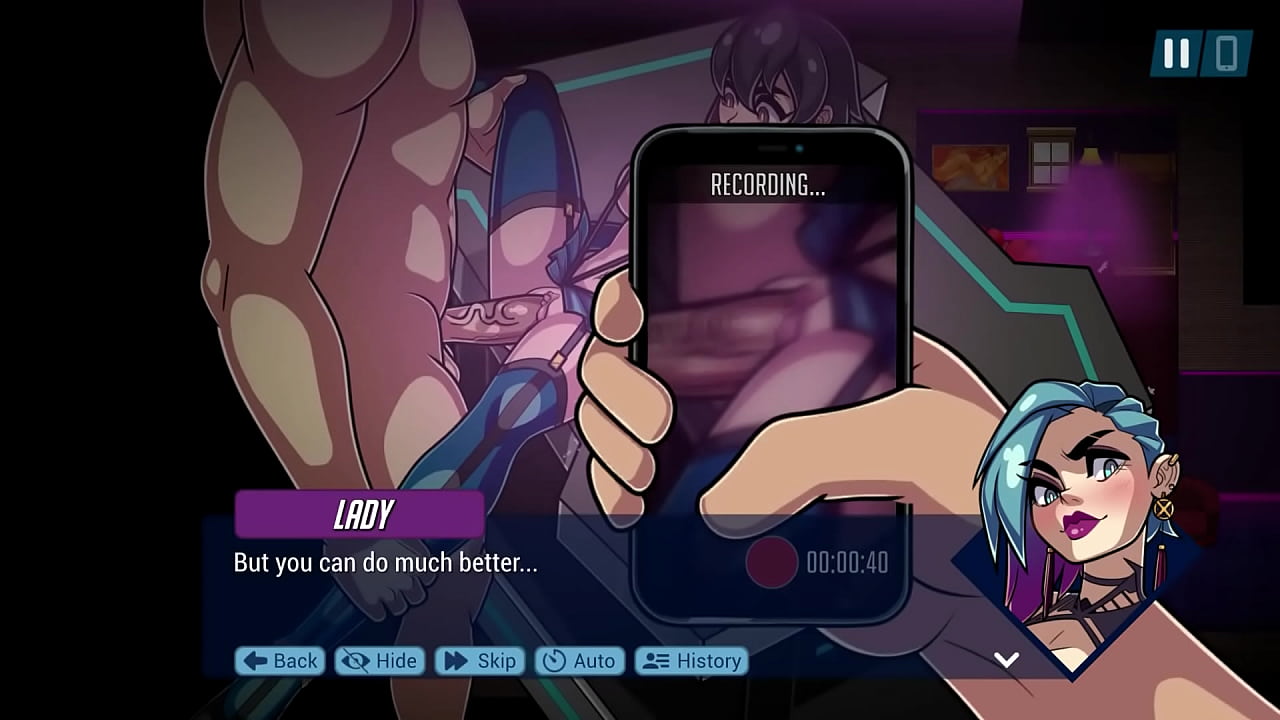Open the dialogue History log
This screenshot has height=720, width=1280.
coord(692,661)
